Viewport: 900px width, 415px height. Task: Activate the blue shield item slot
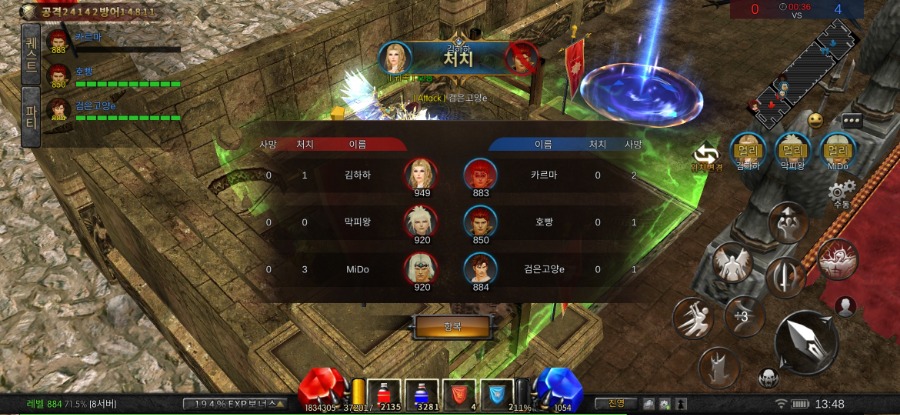point(498,394)
